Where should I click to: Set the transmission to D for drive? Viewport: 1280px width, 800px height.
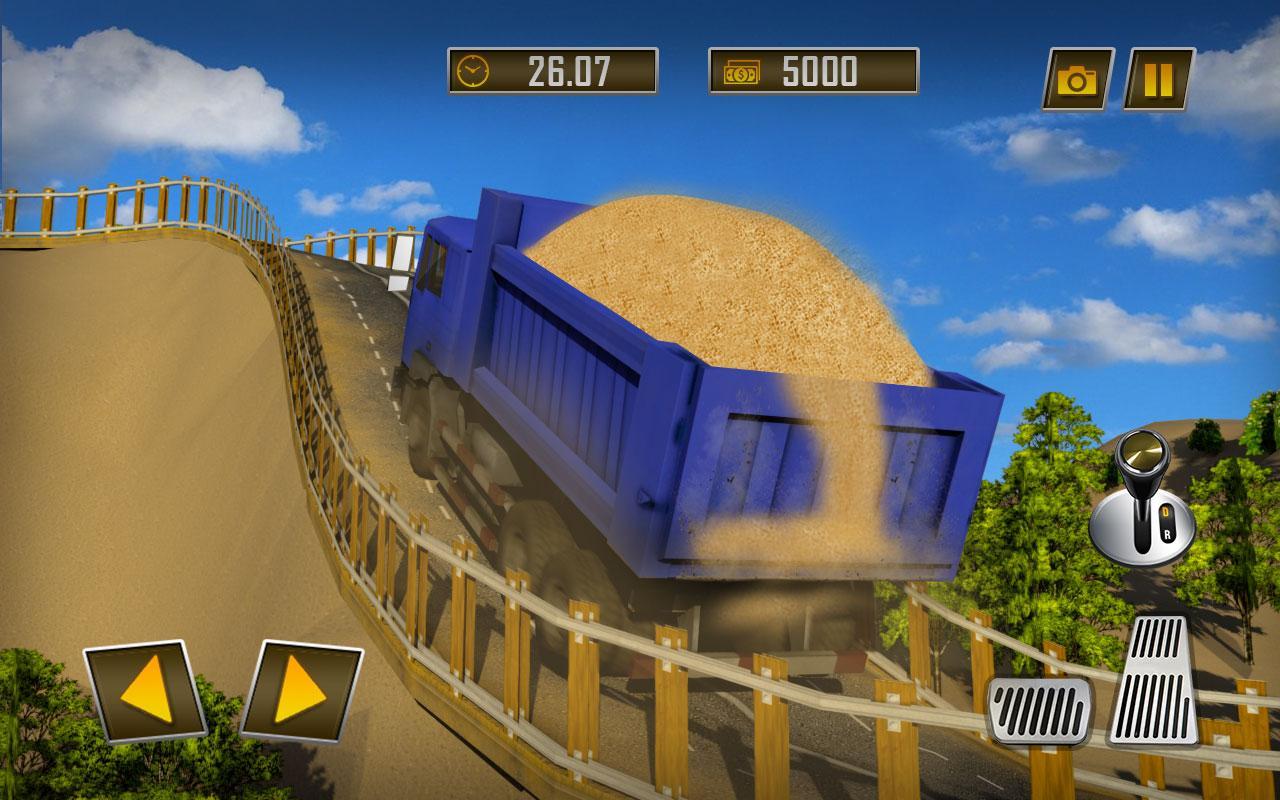(x=1166, y=510)
